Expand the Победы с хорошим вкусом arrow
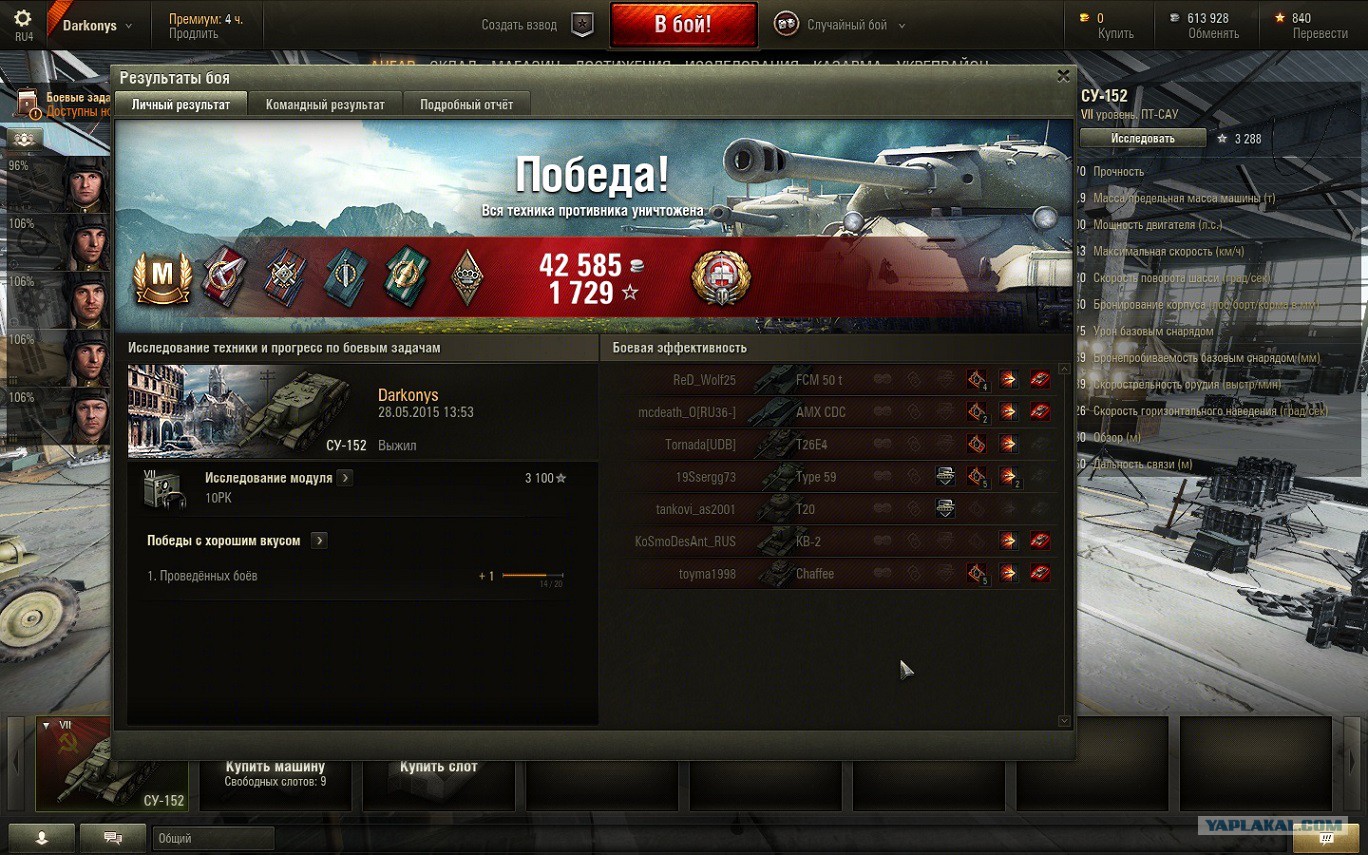The width and height of the screenshot is (1368, 855). click(x=319, y=541)
